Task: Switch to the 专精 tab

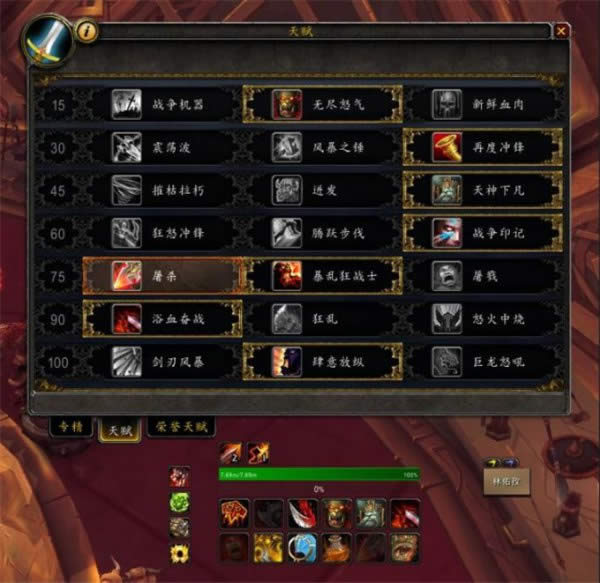Action: pos(69,428)
